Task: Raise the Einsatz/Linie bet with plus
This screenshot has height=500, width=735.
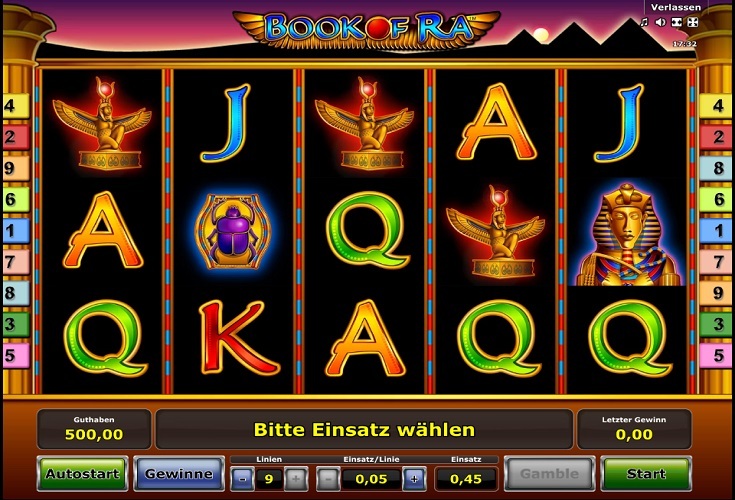Action: 413,479
